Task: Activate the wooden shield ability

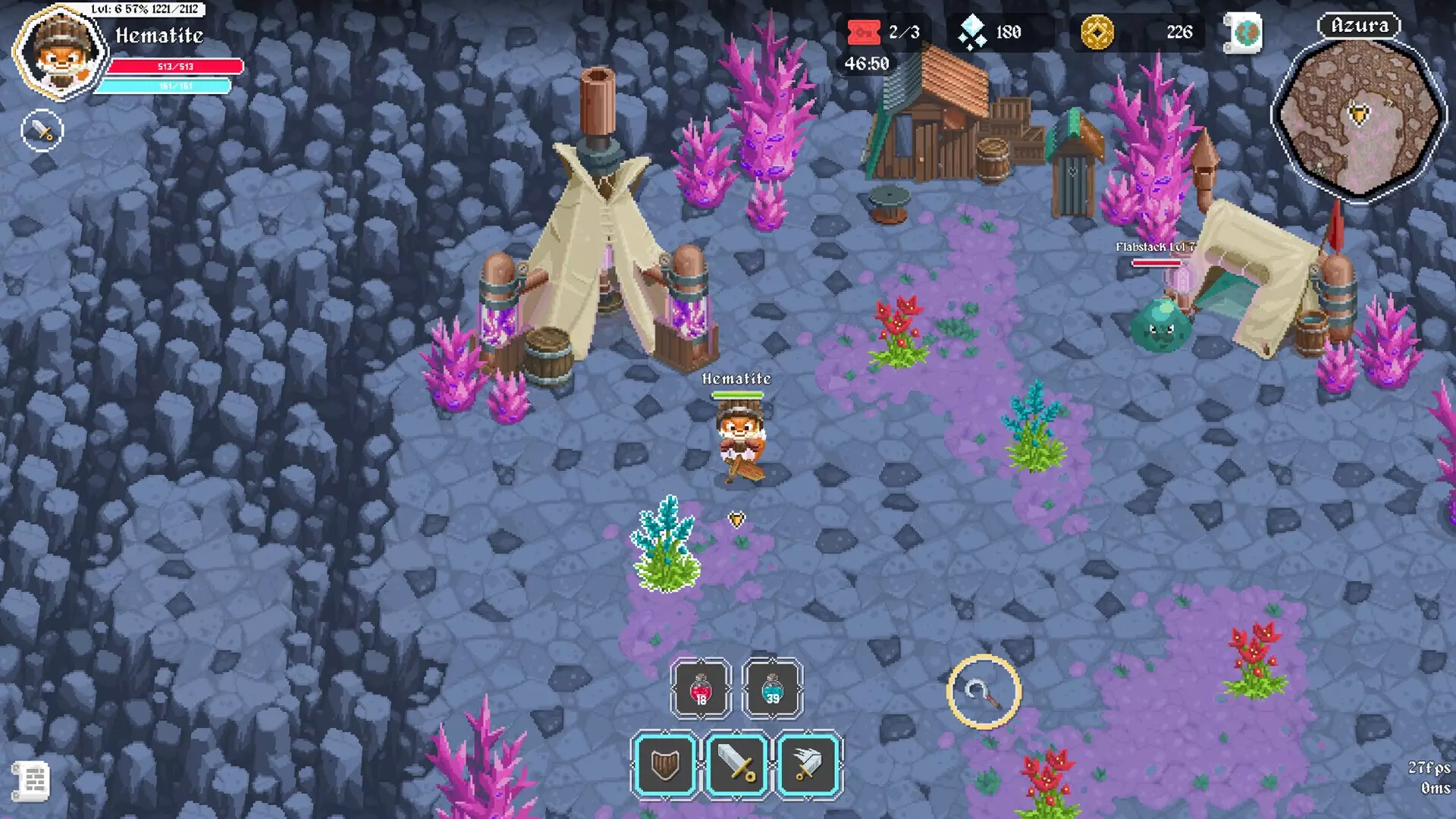Action: (x=664, y=764)
